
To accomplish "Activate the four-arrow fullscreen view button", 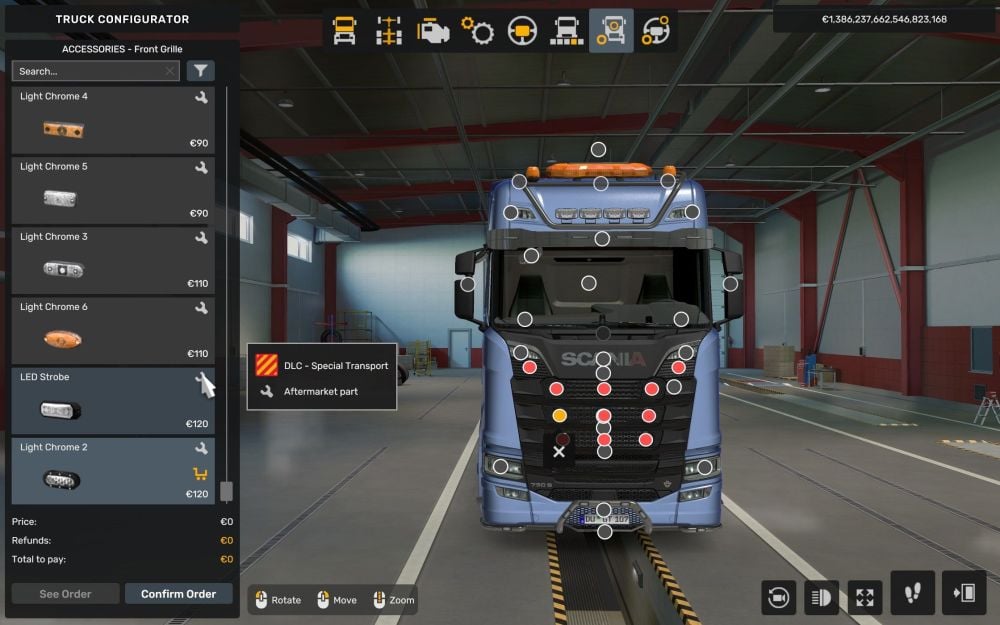I will coord(865,597).
